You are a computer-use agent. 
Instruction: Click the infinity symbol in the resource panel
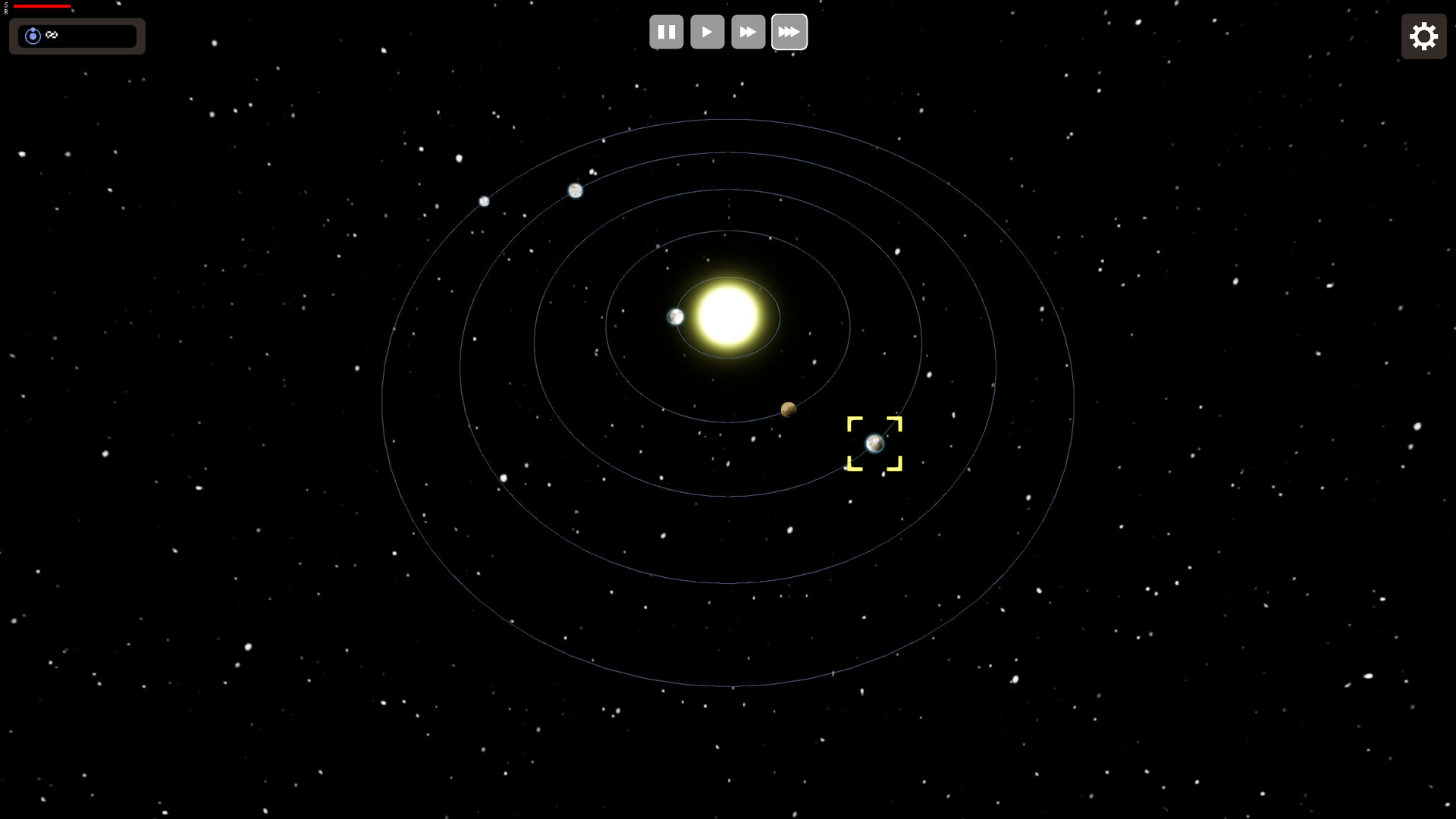coord(51,35)
